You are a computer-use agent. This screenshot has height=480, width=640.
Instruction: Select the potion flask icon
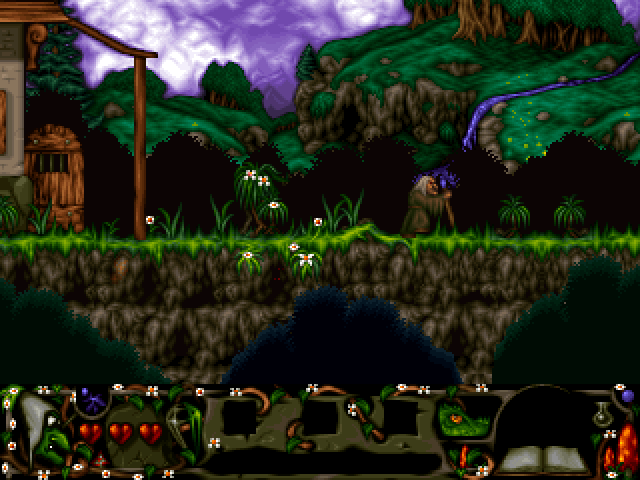click(603, 412)
